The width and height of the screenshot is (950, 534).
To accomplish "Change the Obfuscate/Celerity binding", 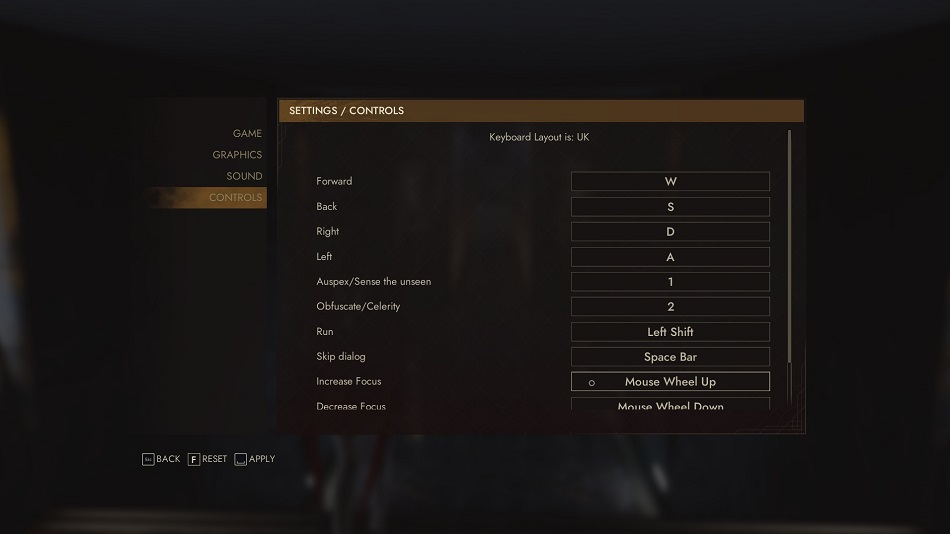I will (x=670, y=307).
